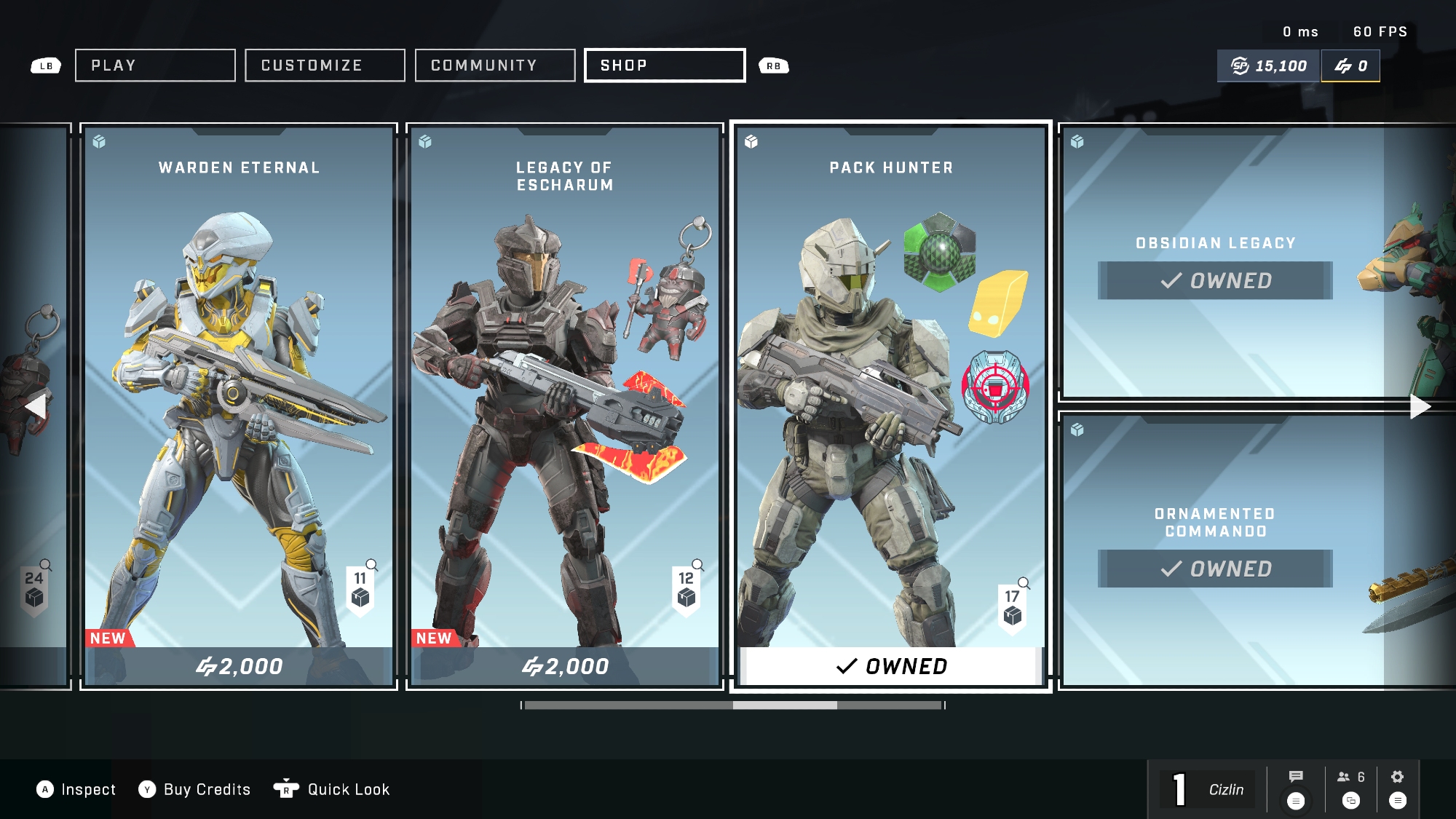Open the chat speech bubble icon
Screen dimensions: 1456x819
pyautogui.click(x=1296, y=788)
